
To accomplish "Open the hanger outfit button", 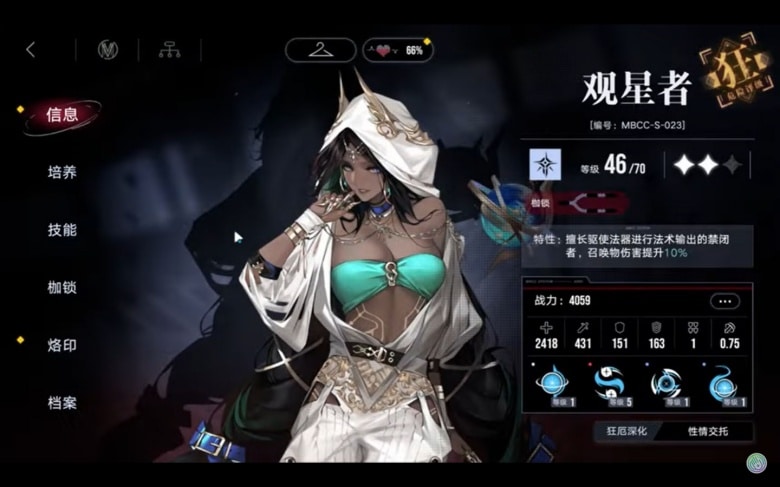I will pyautogui.click(x=320, y=50).
